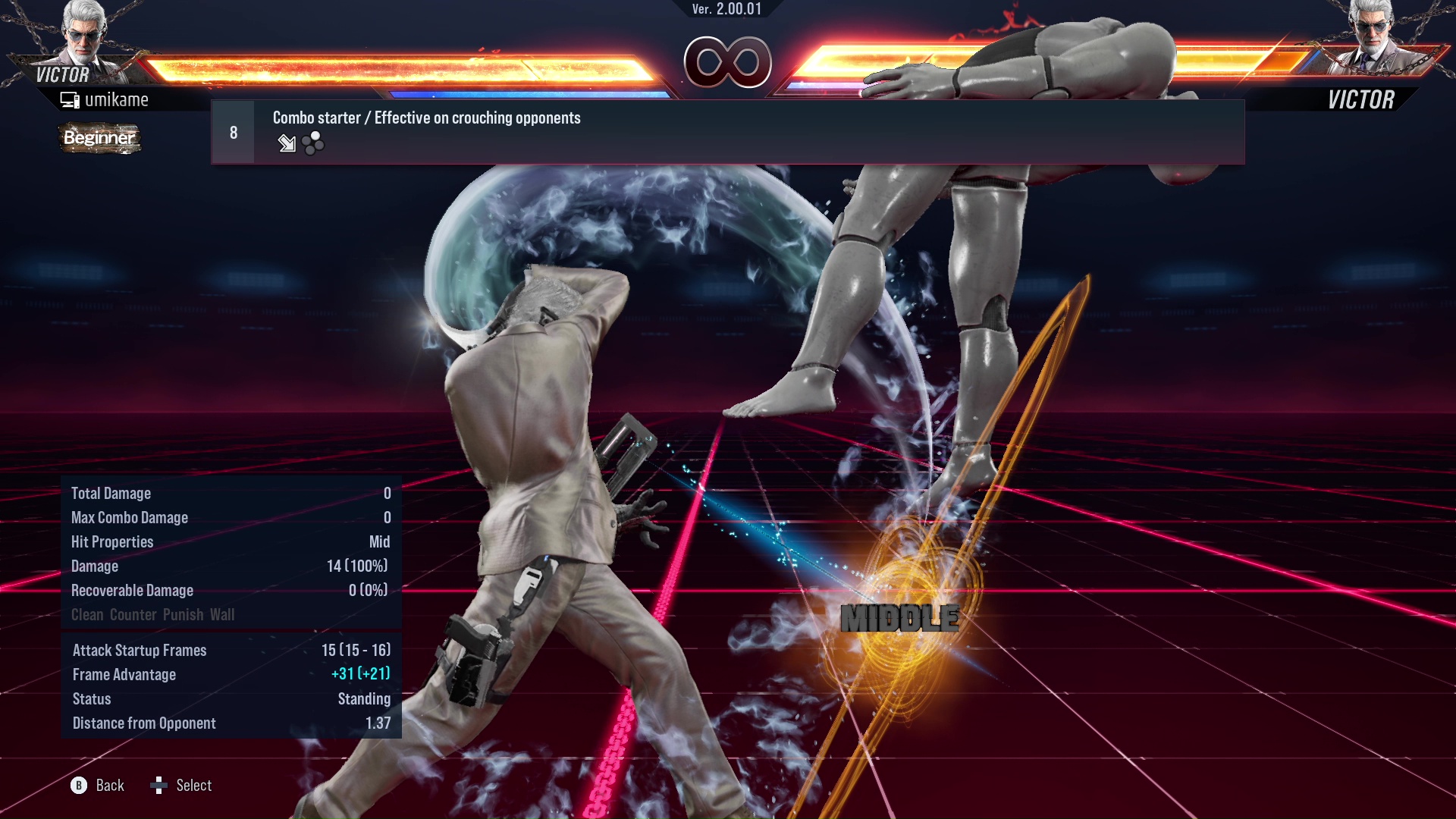Click the player name umikame
This screenshot has height=819, width=1456.
pyautogui.click(x=118, y=99)
